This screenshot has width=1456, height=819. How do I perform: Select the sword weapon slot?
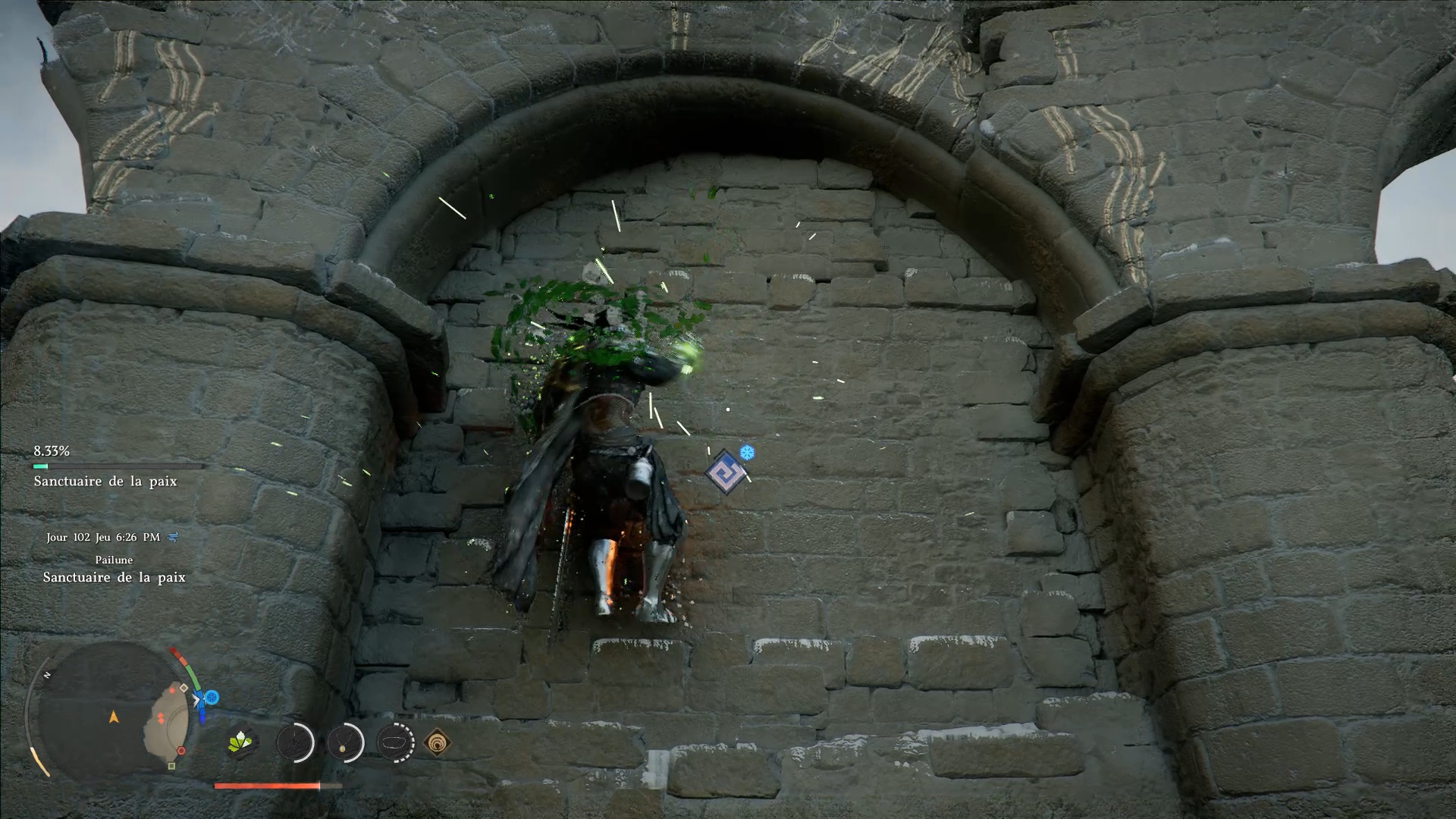coord(295,742)
